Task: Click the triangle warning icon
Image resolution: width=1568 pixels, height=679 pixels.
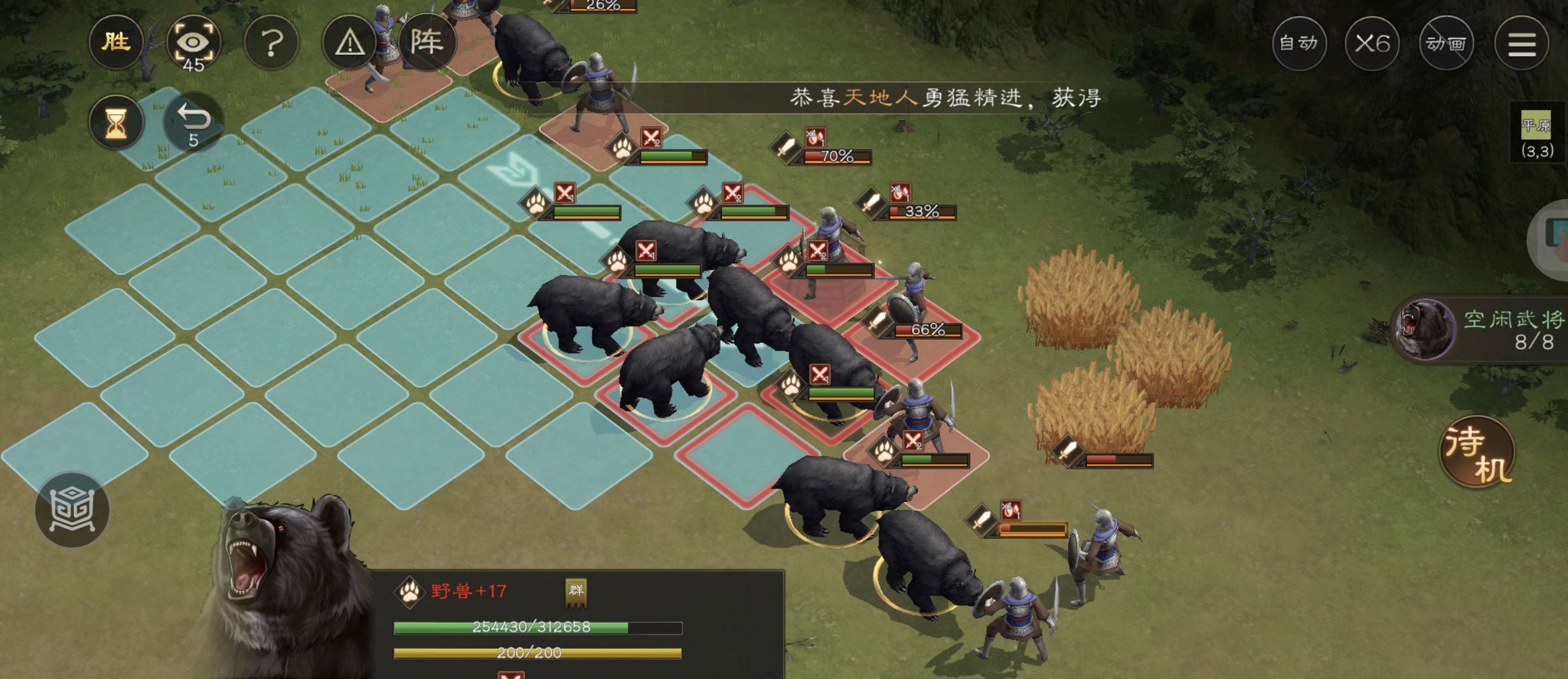Action: click(350, 43)
